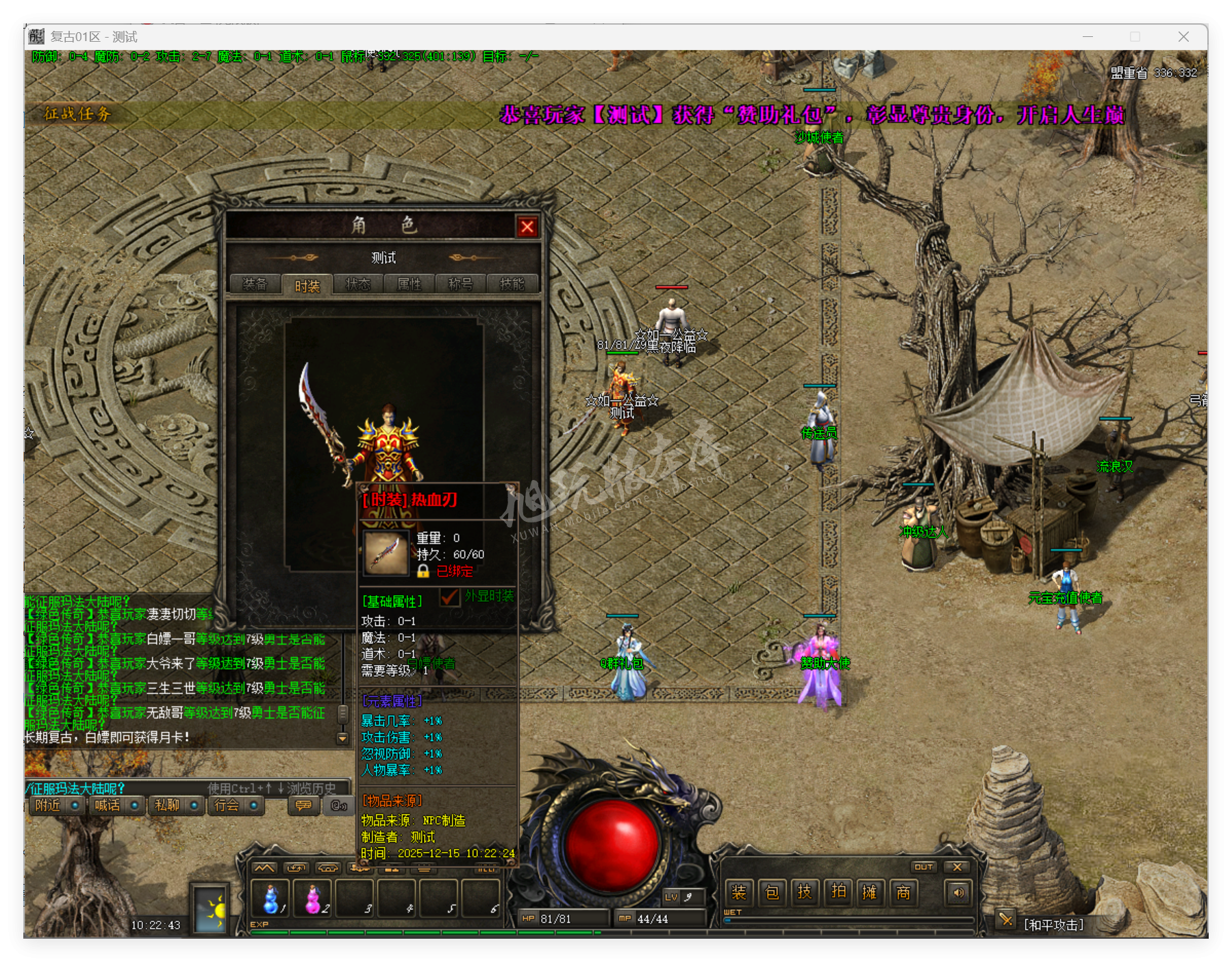Screen dimensions: 1232x962
Task: Open the 拍 auction panel icon
Action: tap(838, 893)
